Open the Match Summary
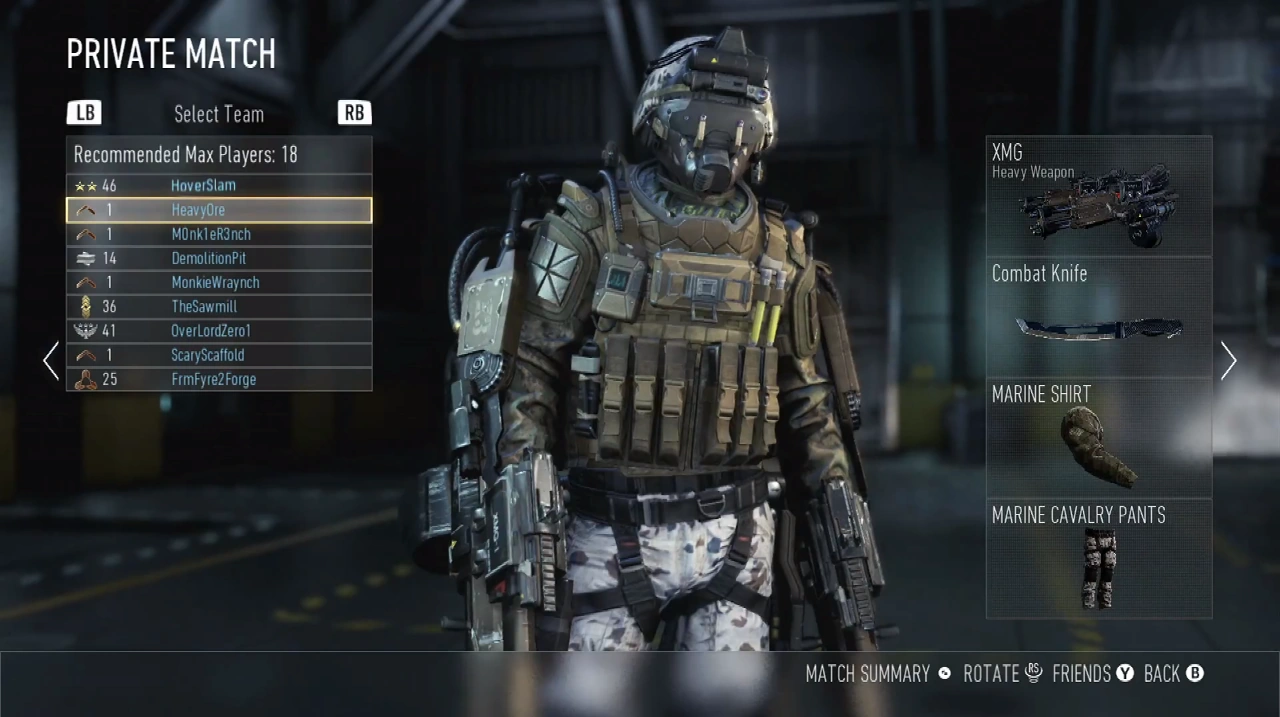Viewport: 1280px width, 717px height. pos(878,674)
